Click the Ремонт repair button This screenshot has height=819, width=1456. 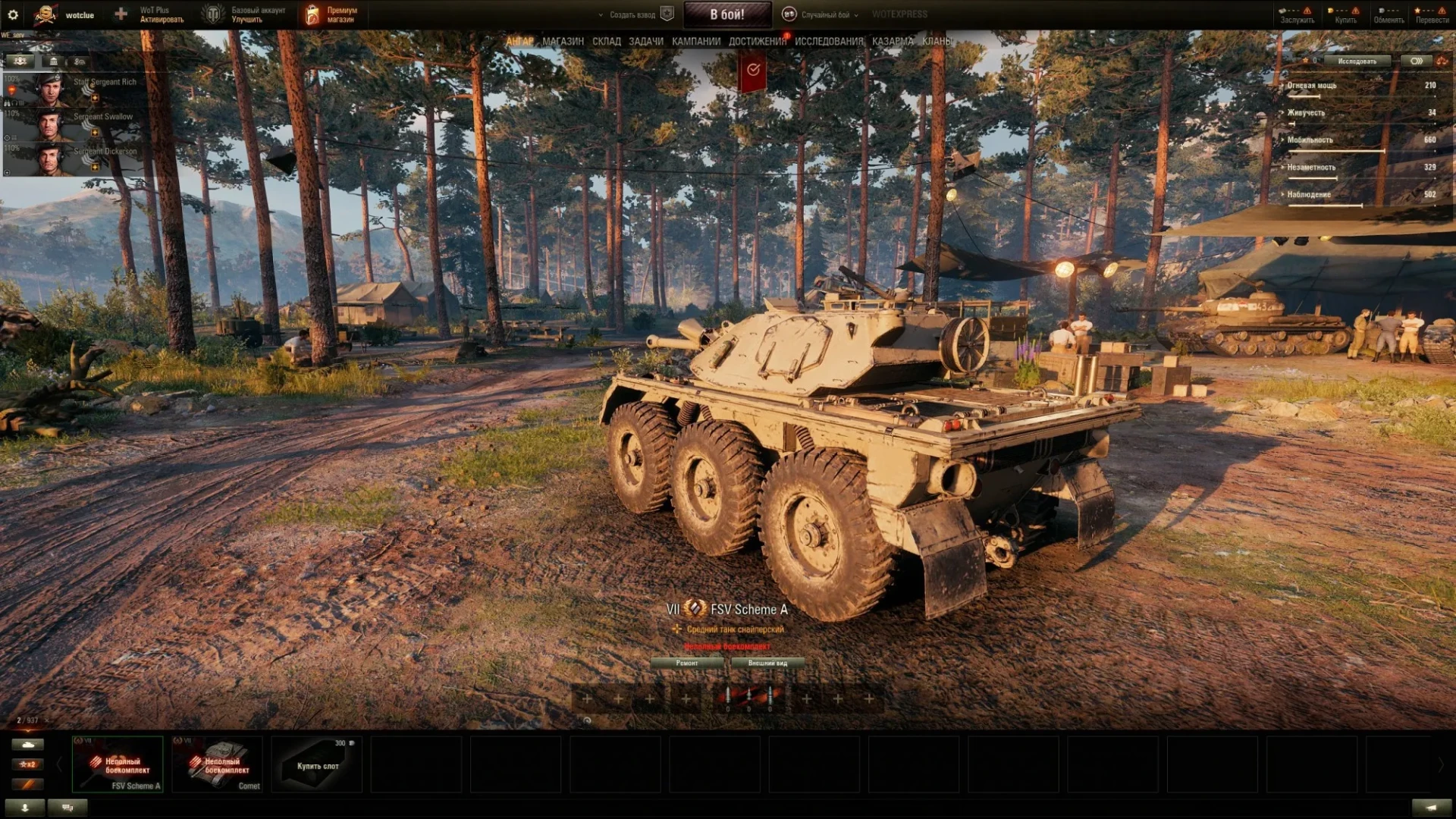687,663
